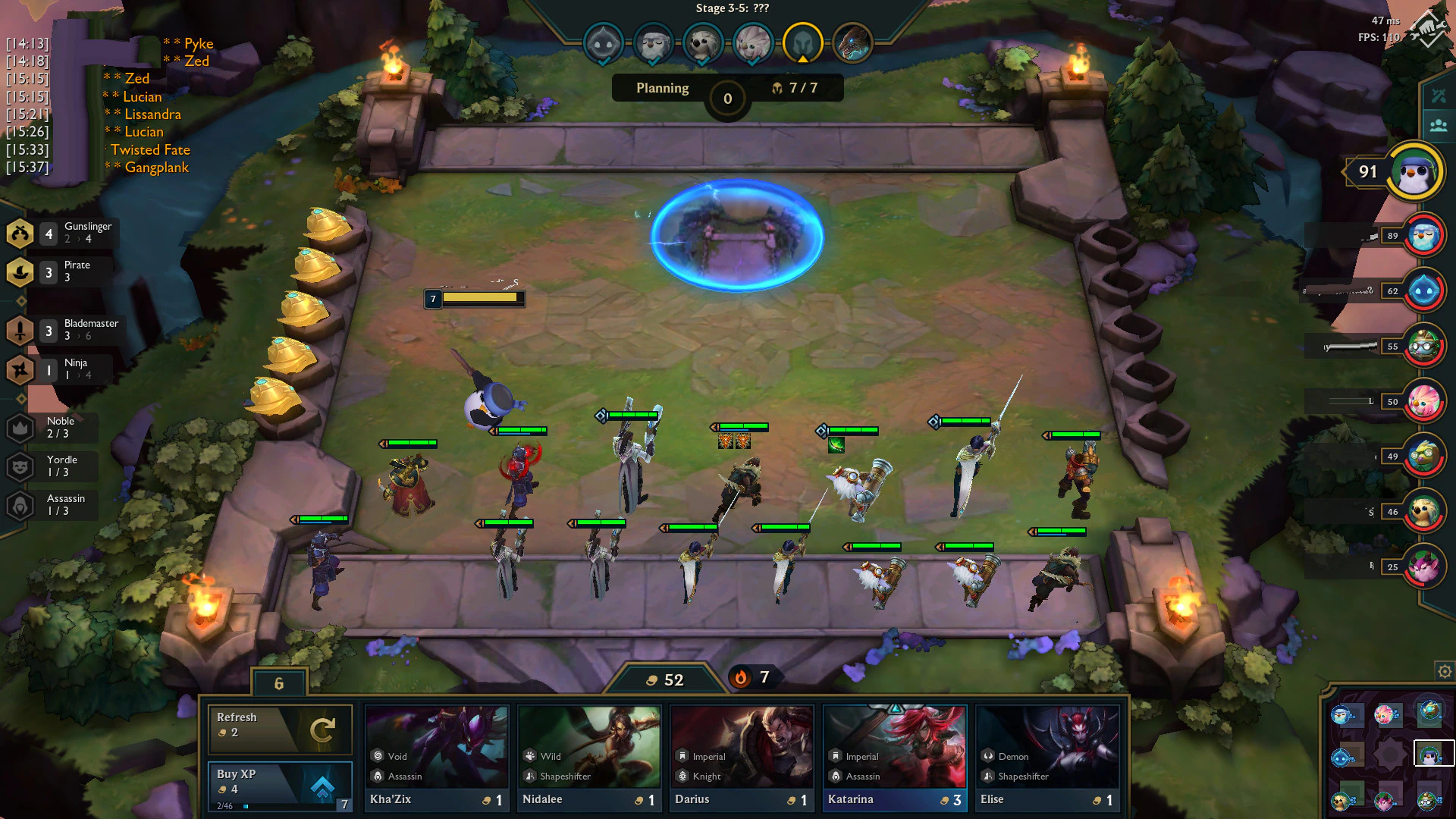
Task: View the board of the 25 health player
Action: click(1423, 566)
